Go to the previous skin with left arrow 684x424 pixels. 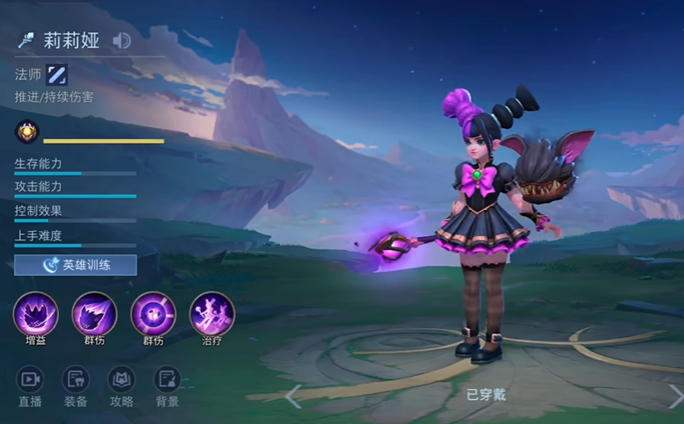tap(293, 396)
